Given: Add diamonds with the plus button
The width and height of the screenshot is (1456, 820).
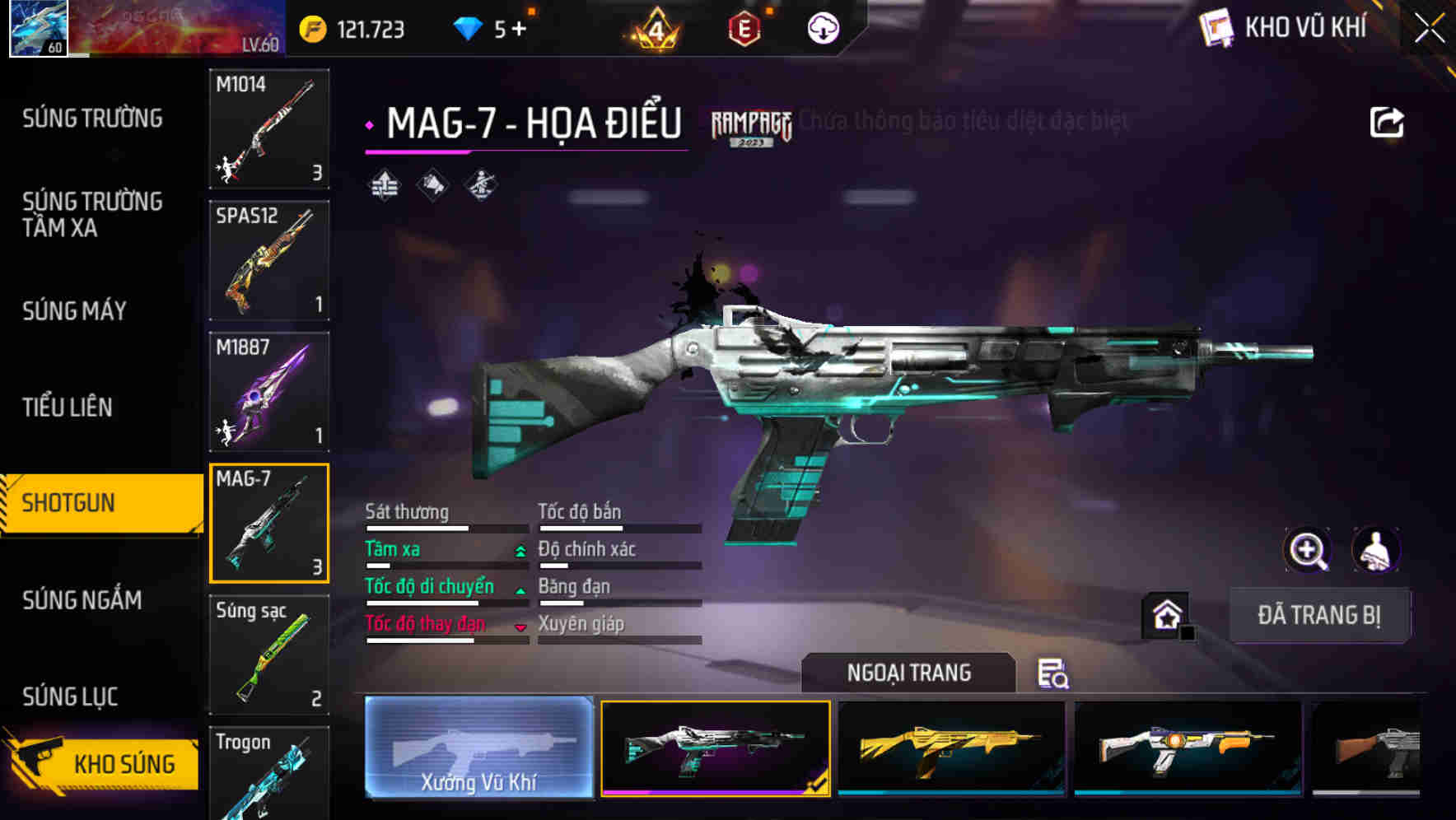Looking at the screenshot, I should 519,30.
